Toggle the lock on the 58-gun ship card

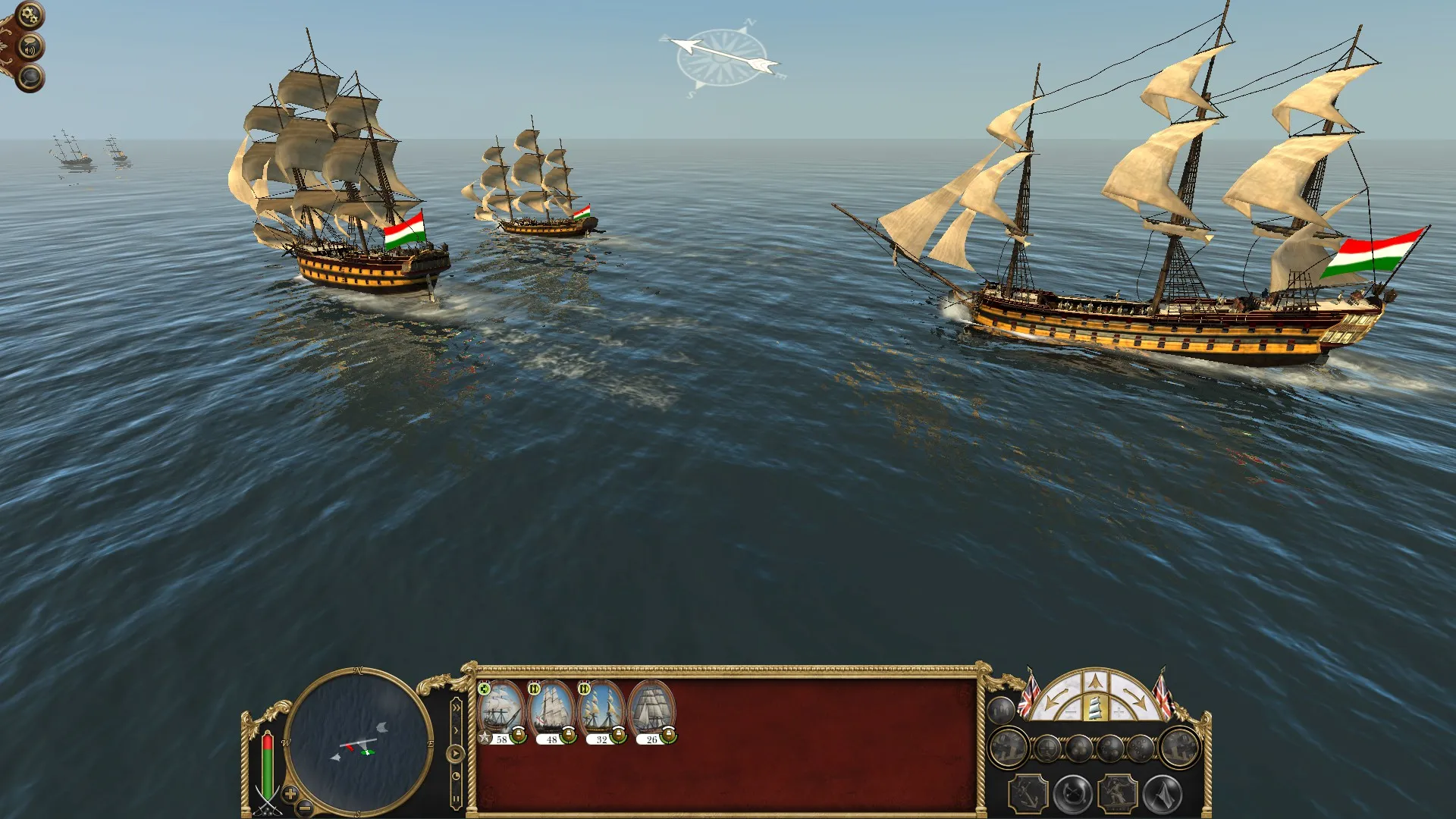[519, 735]
